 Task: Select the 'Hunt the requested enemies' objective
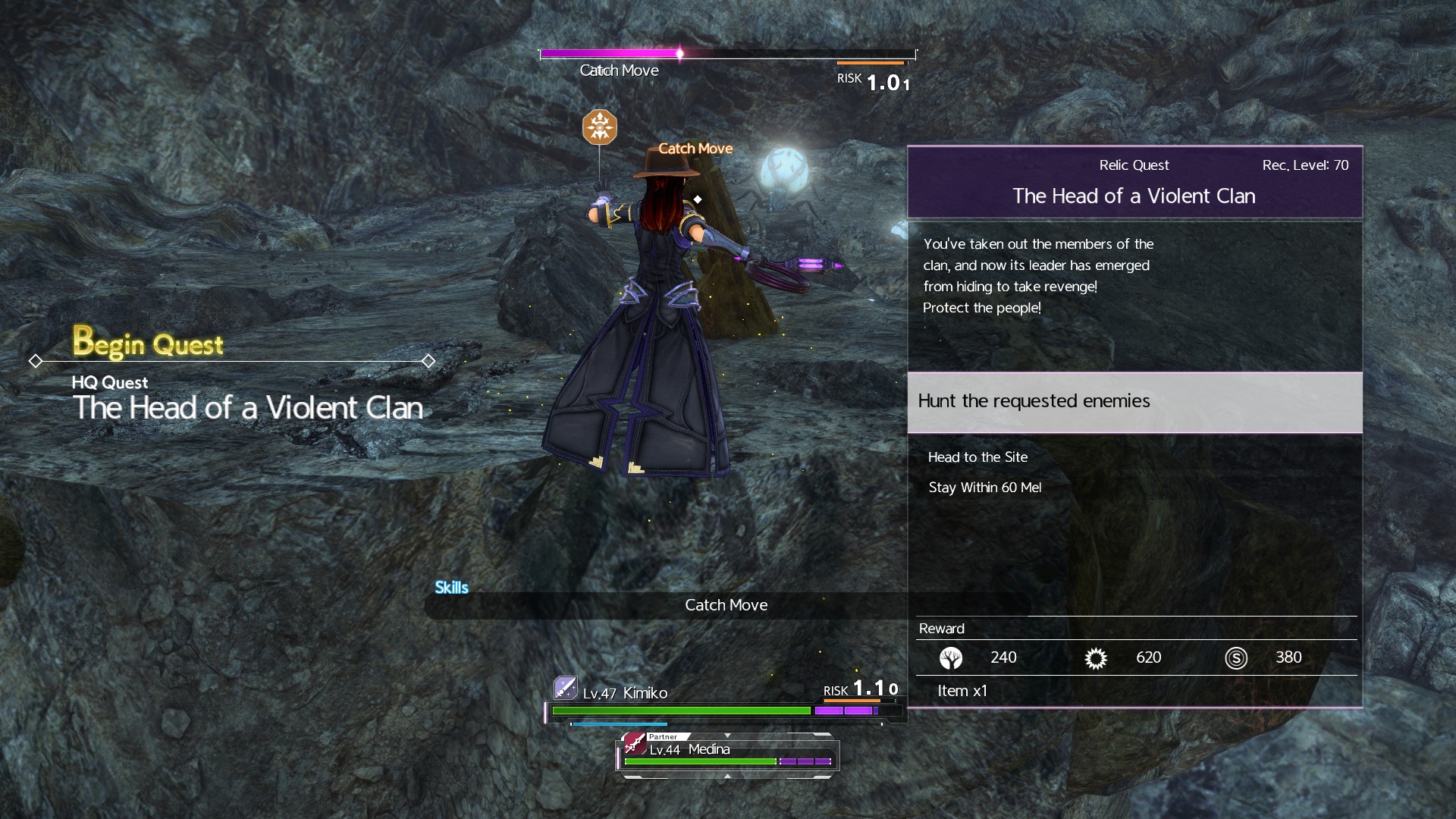point(1134,401)
